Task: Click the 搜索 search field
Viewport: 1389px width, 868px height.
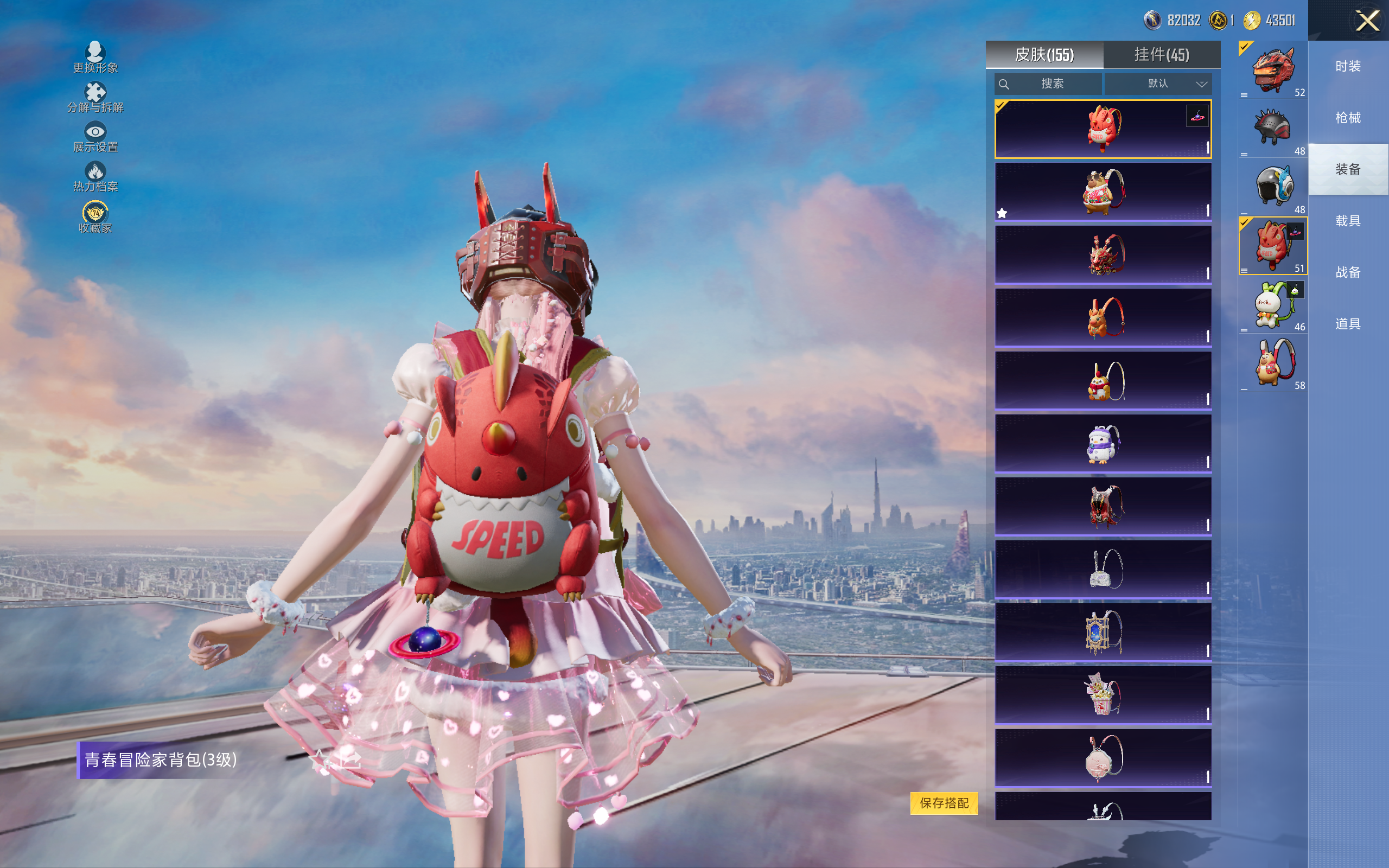Action: tap(1048, 84)
